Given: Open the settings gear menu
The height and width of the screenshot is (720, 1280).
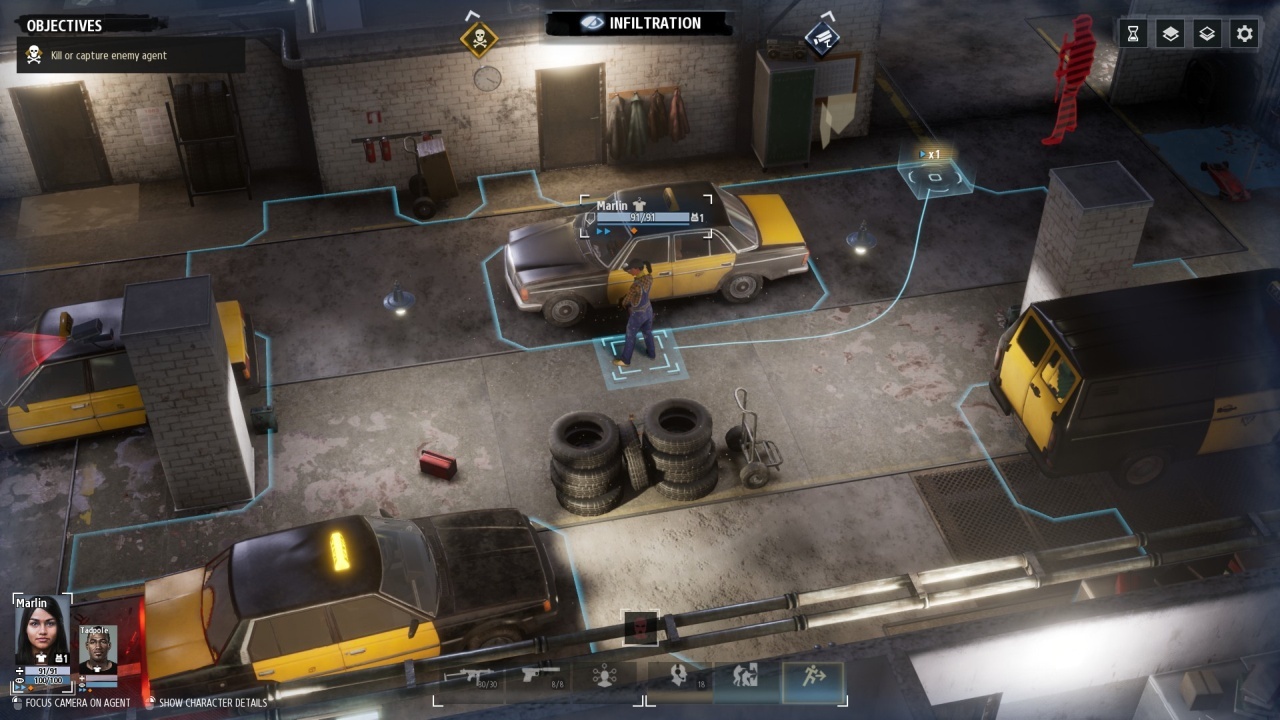Looking at the screenshot, I should point(1244,34).
